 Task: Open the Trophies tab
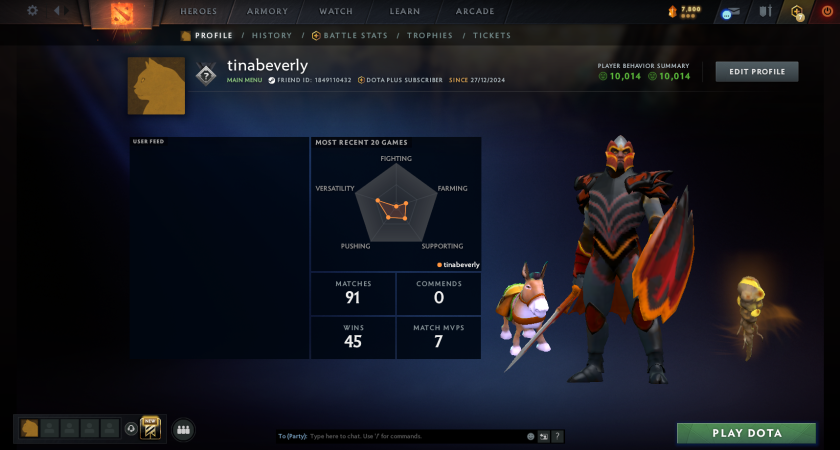tap(429, 35)
